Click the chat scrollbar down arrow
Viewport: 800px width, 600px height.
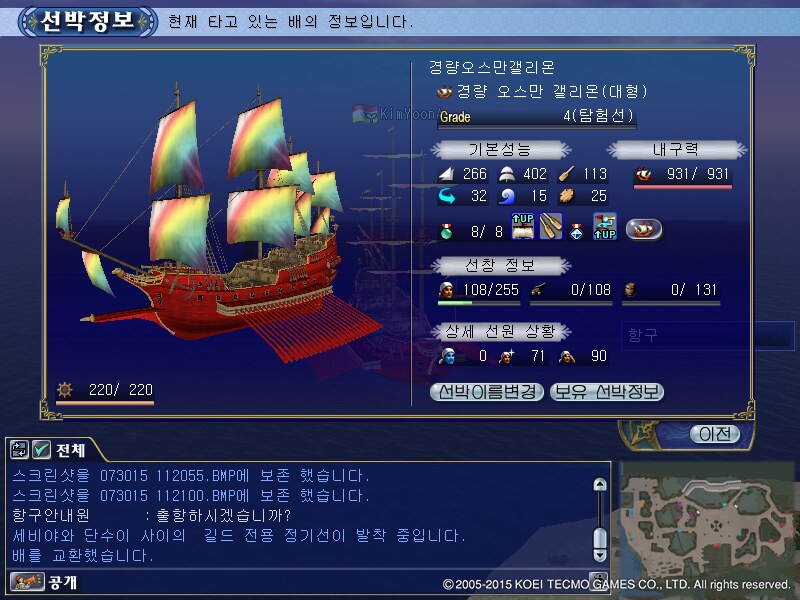[x=599, y=553]
